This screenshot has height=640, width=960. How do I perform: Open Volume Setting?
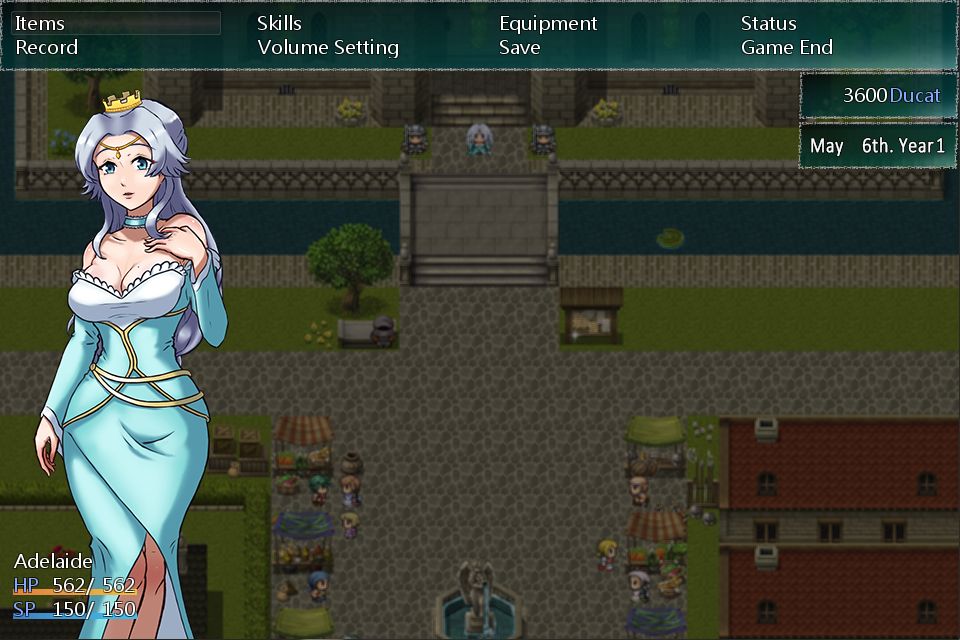coord(328,47)
